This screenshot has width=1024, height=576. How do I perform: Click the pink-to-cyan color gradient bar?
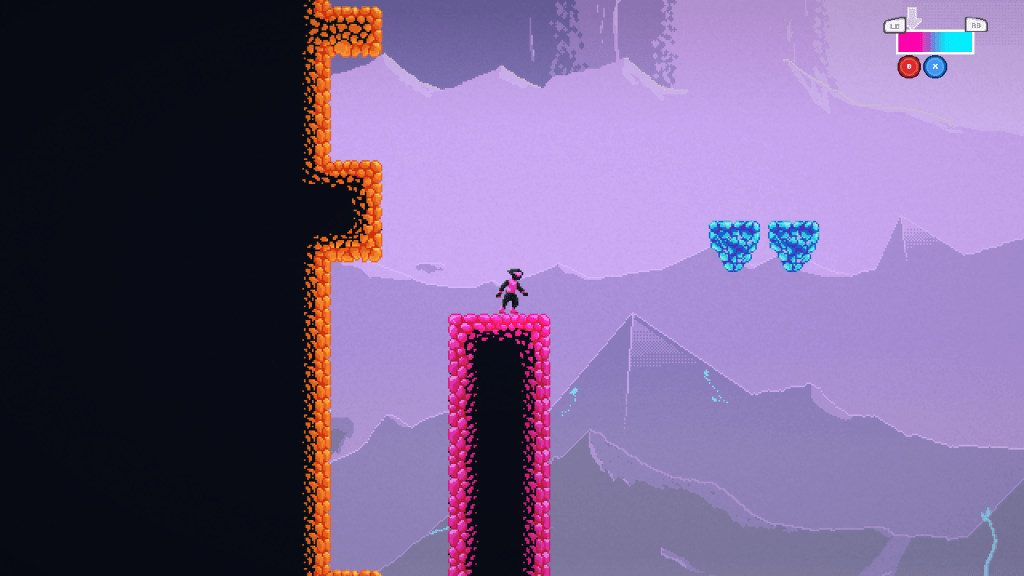pos(935,42)
